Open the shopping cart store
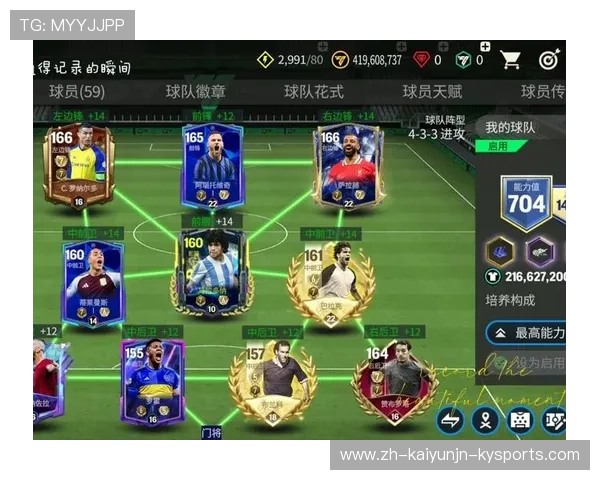 511,60
